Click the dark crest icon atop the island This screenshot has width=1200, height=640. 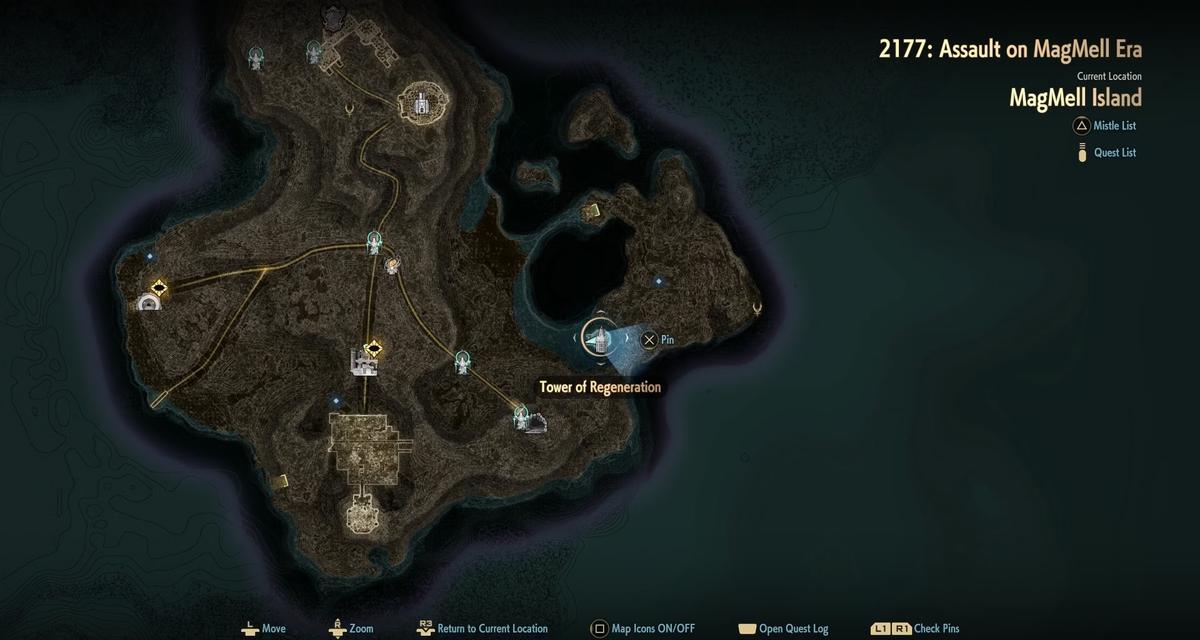point(330,16)
